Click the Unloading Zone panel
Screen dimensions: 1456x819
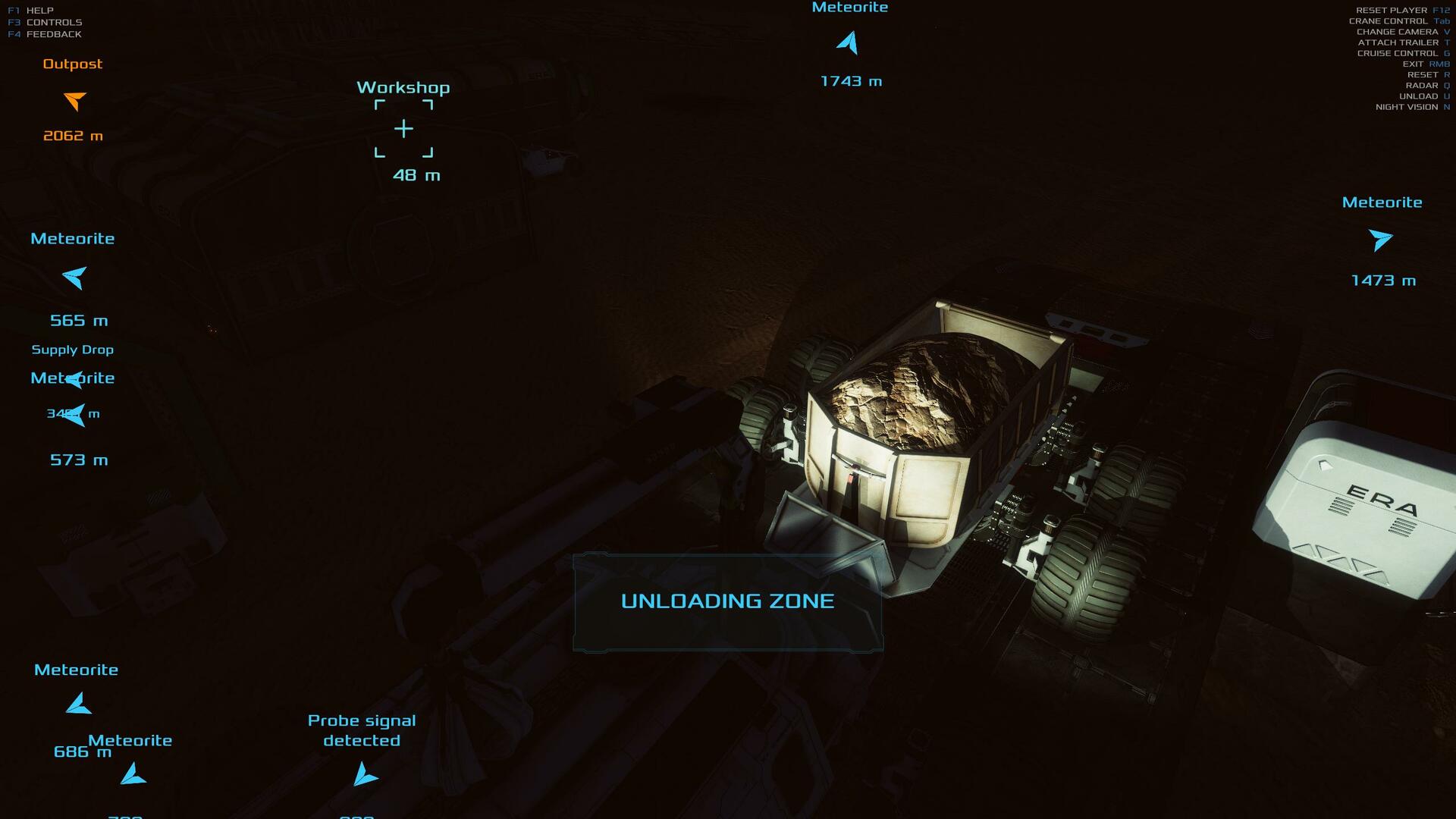point(727,602)
